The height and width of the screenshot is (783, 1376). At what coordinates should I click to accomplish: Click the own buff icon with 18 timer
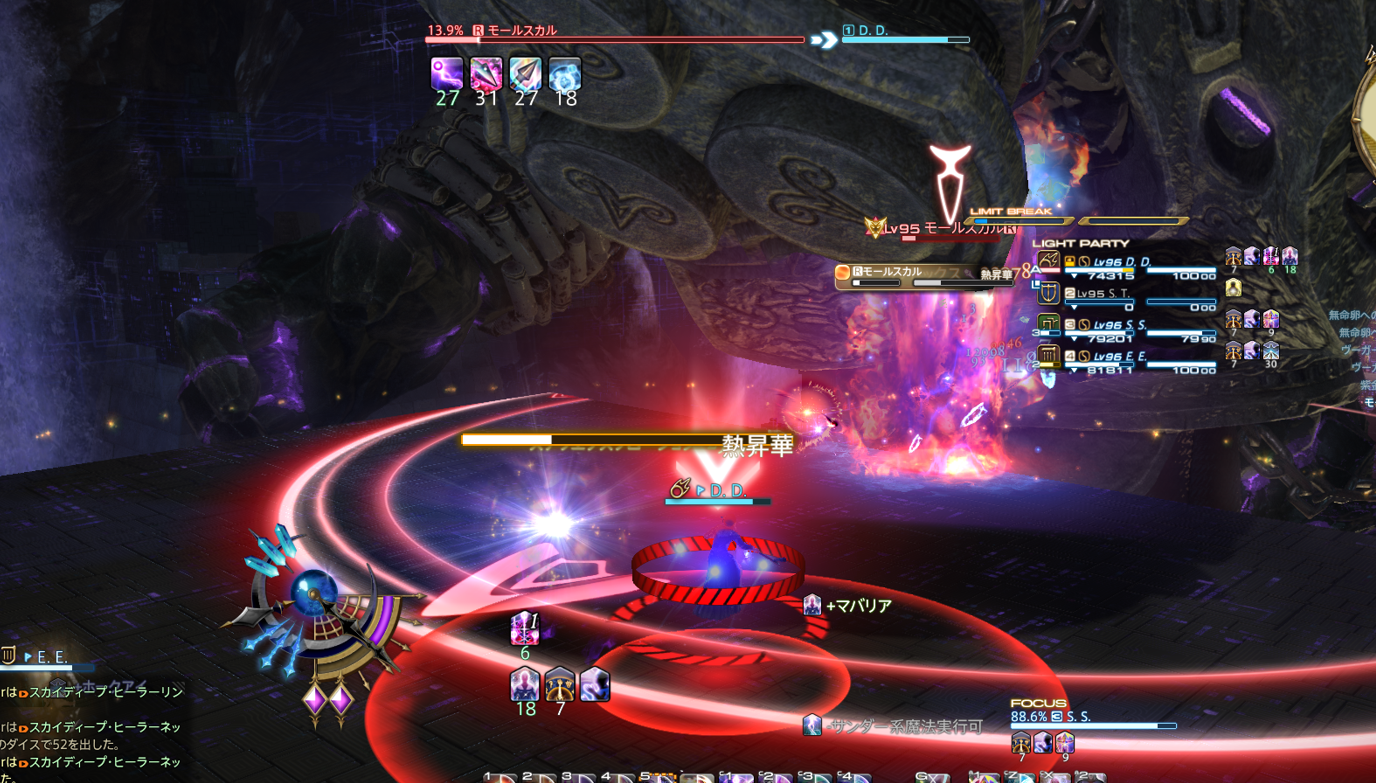tap(525, 685)
